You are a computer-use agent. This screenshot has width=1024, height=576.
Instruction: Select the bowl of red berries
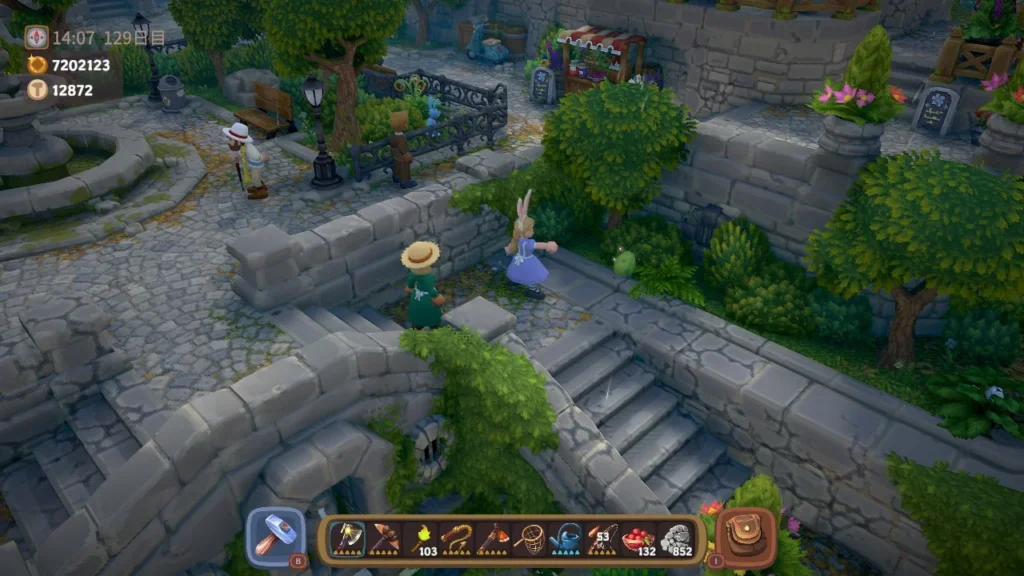pyautogui.click(x=637, y=538)
